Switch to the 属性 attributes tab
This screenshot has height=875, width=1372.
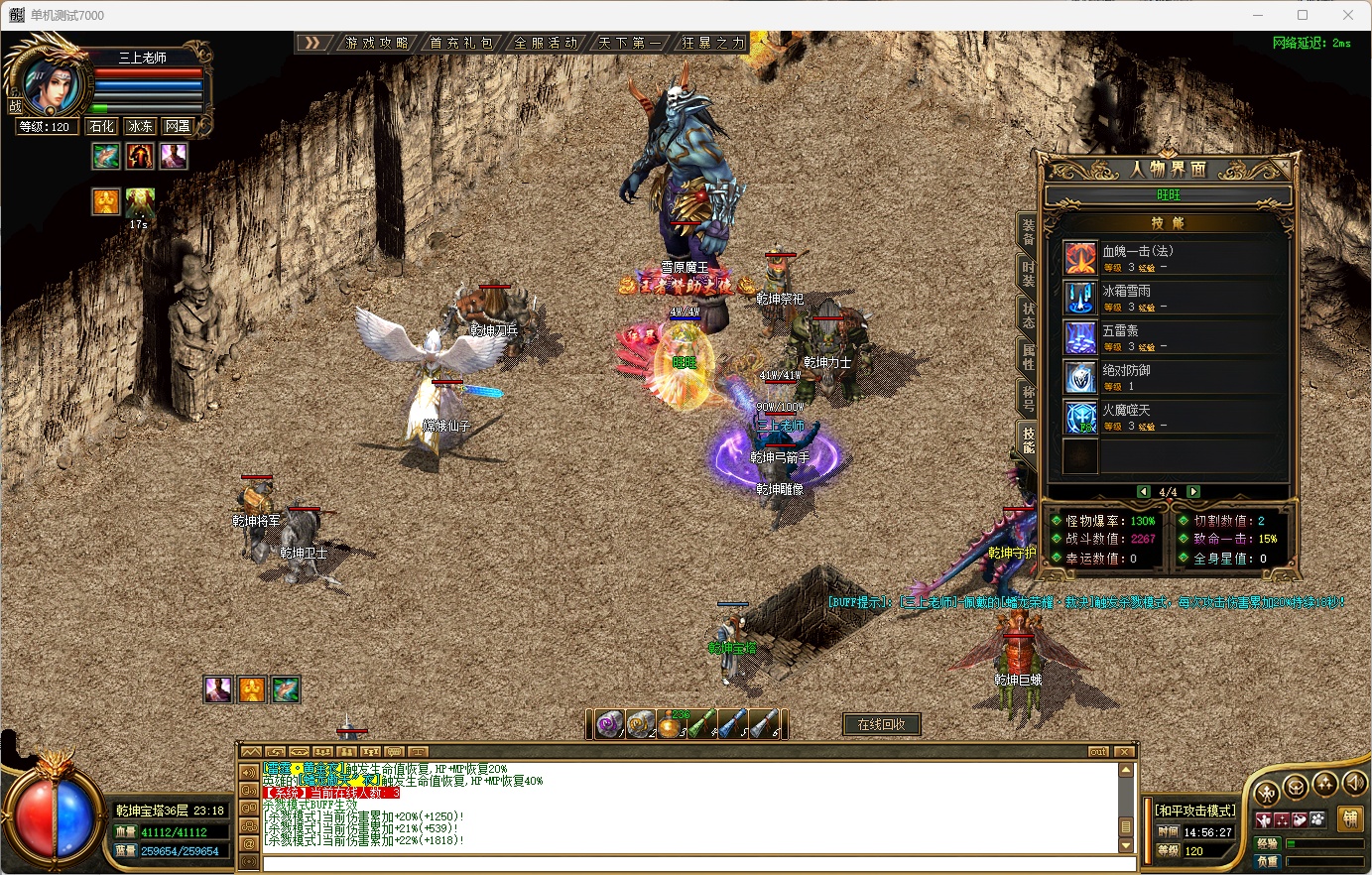click(x=1029, y=356)
